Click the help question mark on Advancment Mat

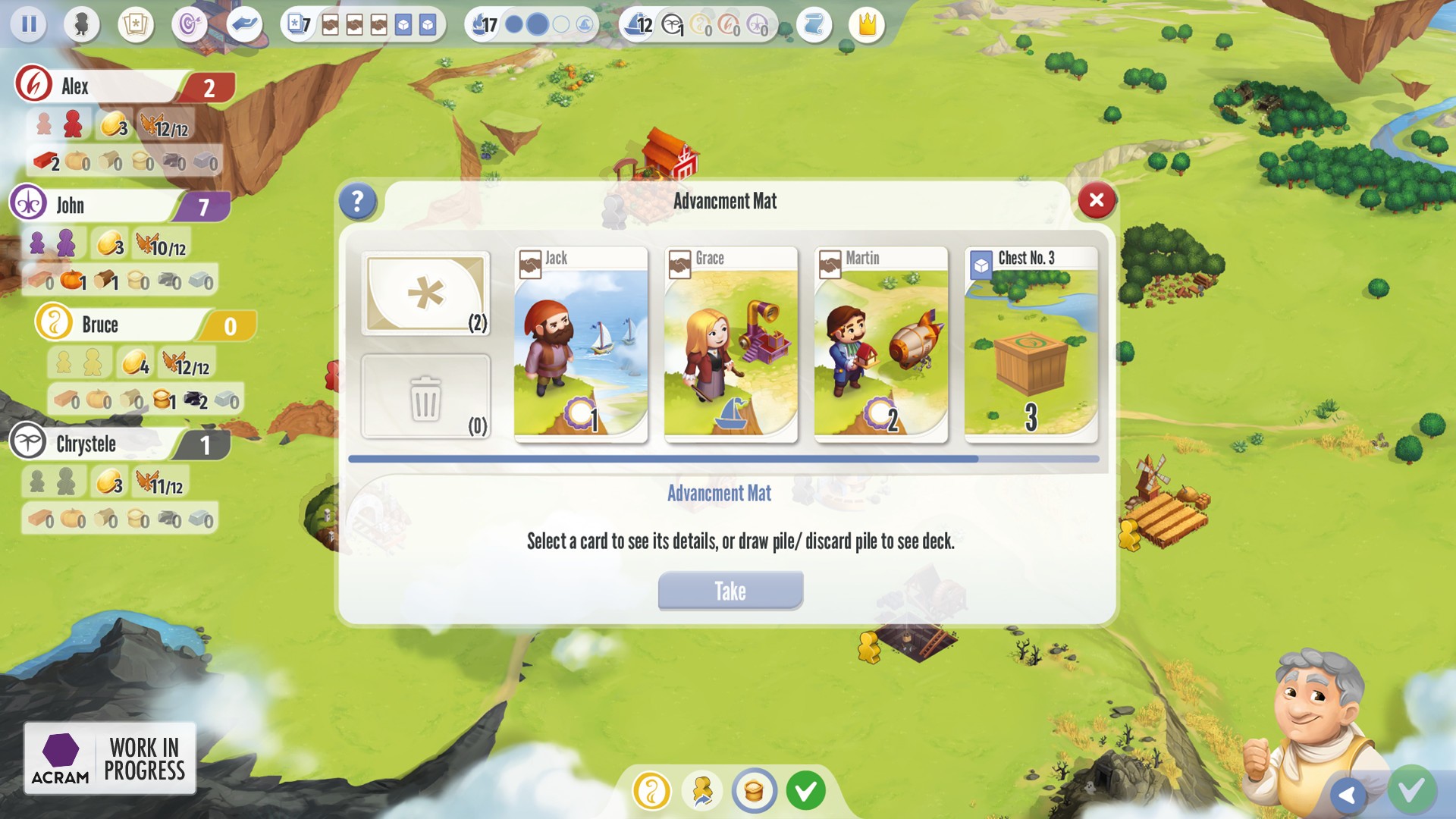click(357, 202)
